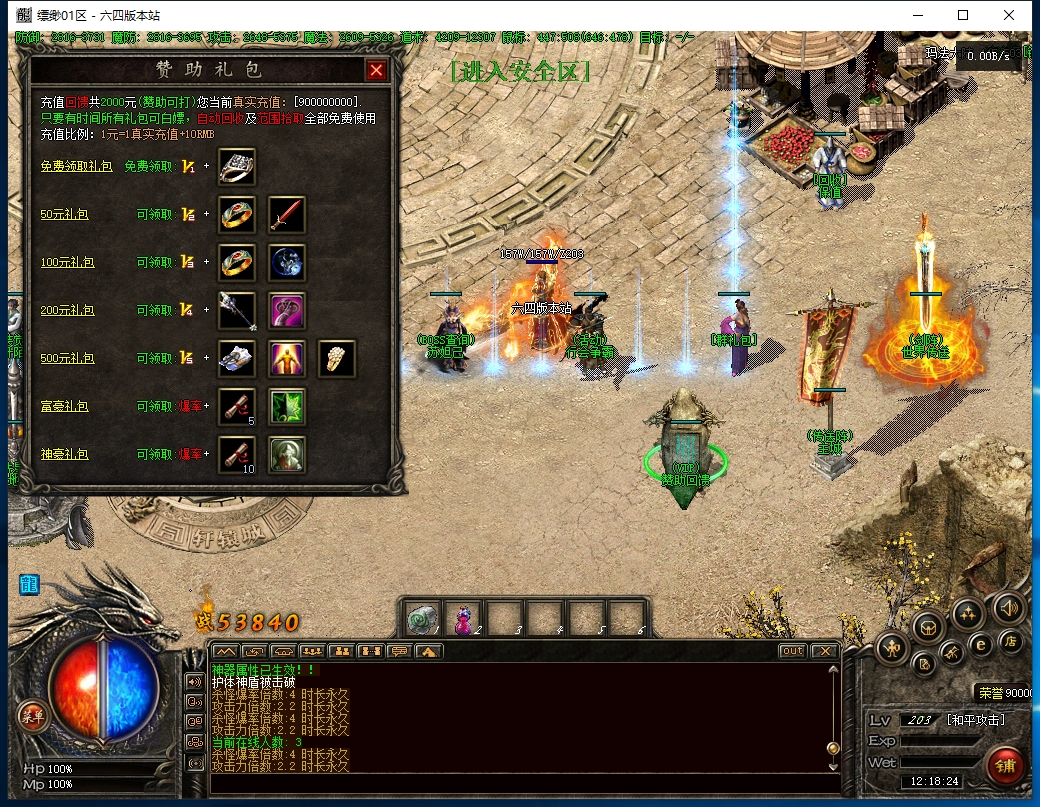Choose the 神豪礼包 gift pack link

click(65, 454)
